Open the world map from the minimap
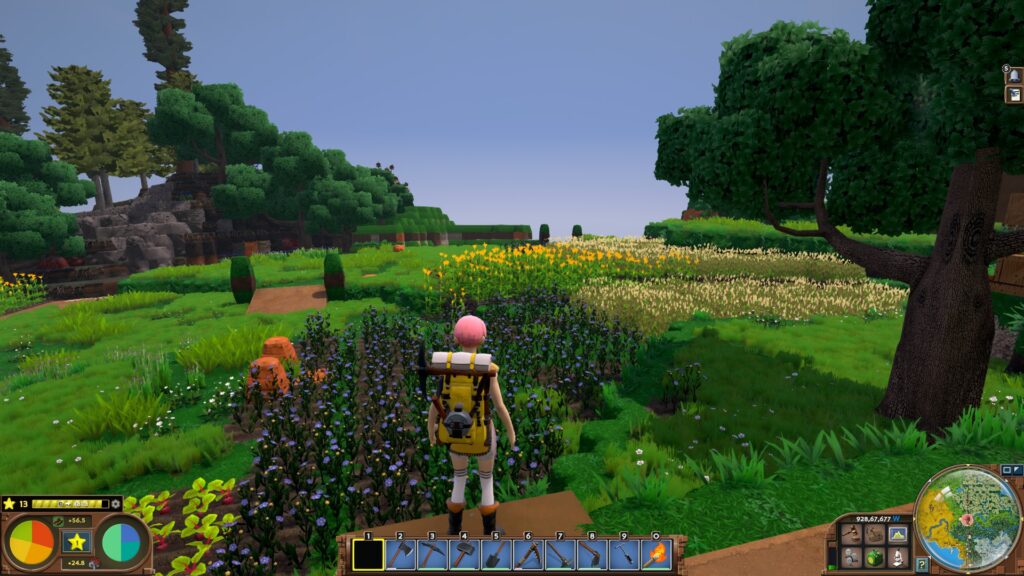The width and height of the screenshot is (1024, 576). pyautogui.click(x=967, y=517)
